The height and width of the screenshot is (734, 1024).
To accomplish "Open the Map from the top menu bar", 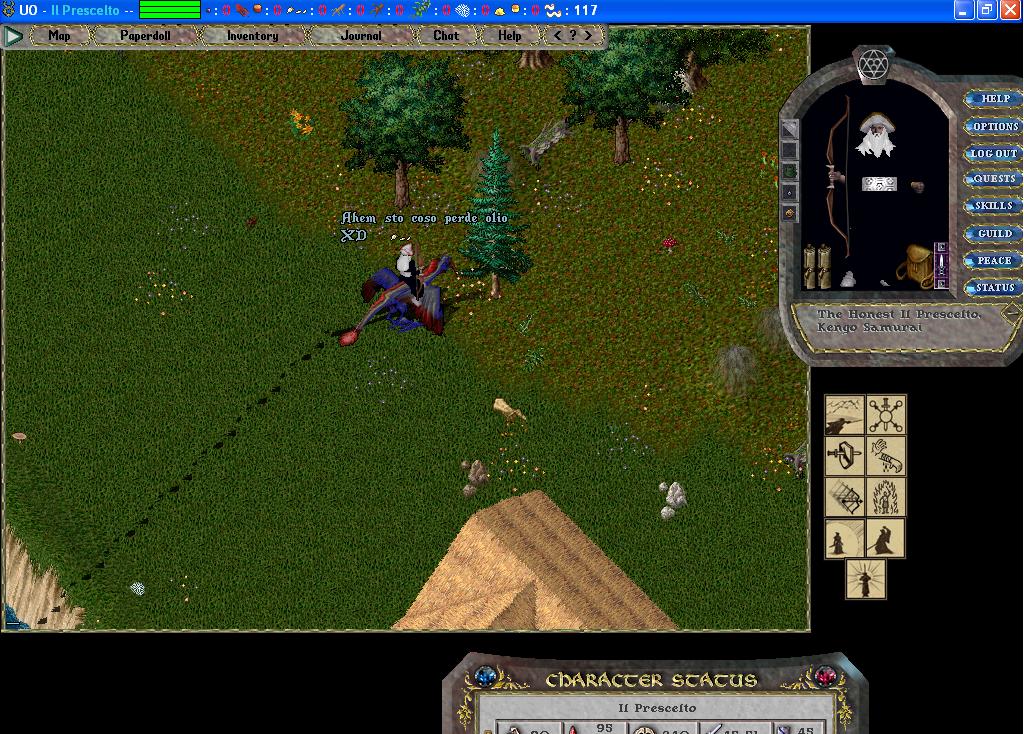I will click(59, 36).
